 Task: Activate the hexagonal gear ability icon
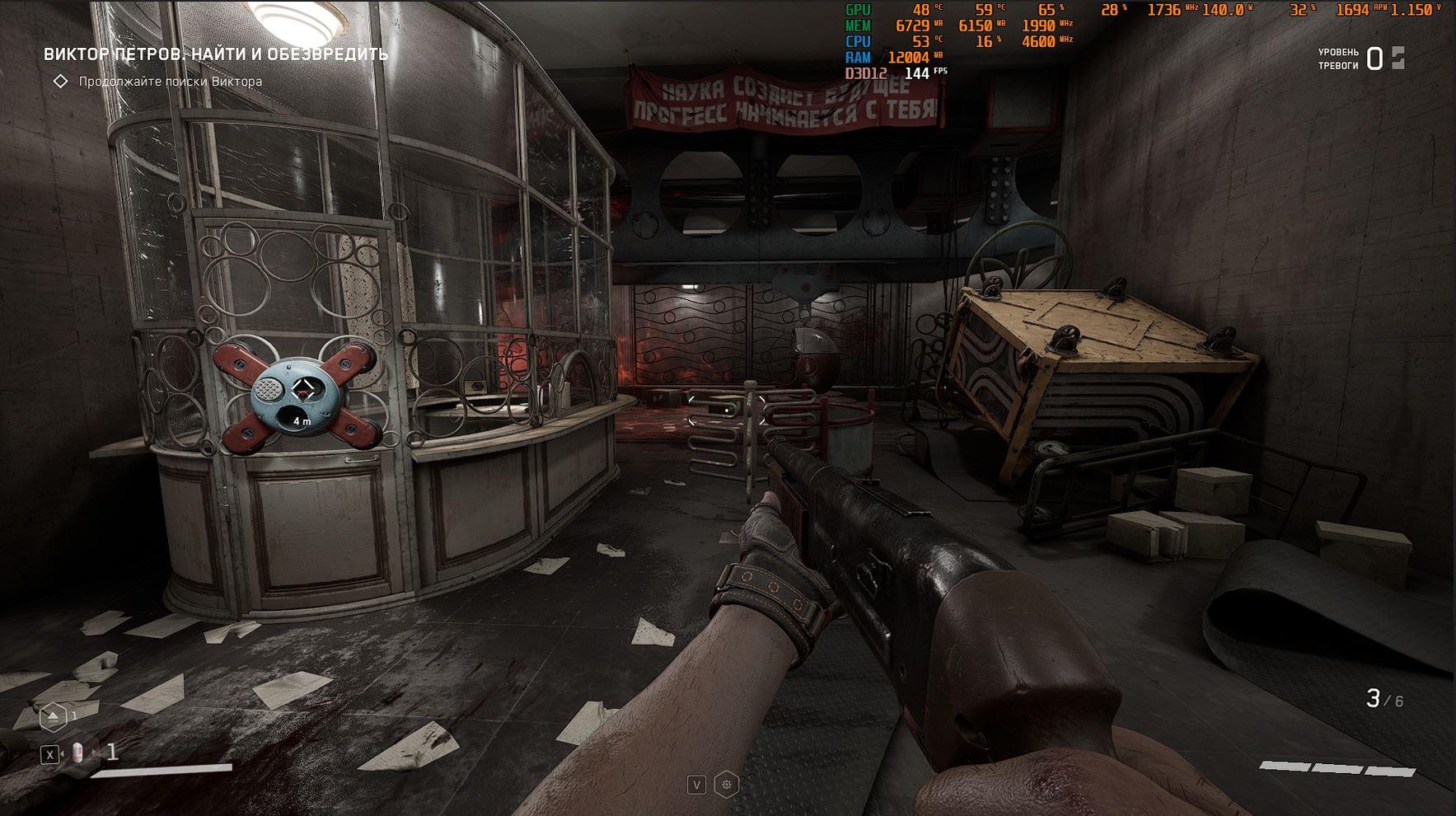(726, 785)
